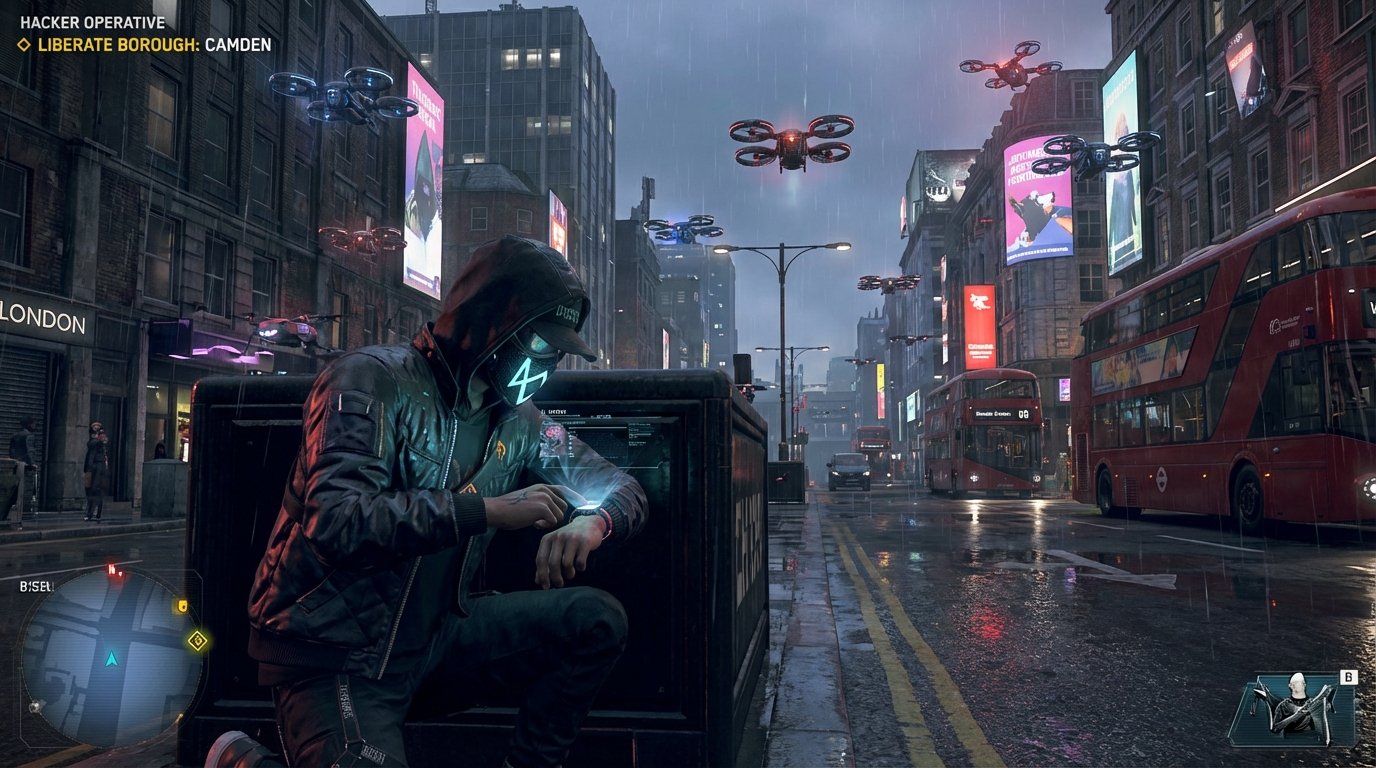Click the yellow borough objective icon on minimap

(183, 605)
